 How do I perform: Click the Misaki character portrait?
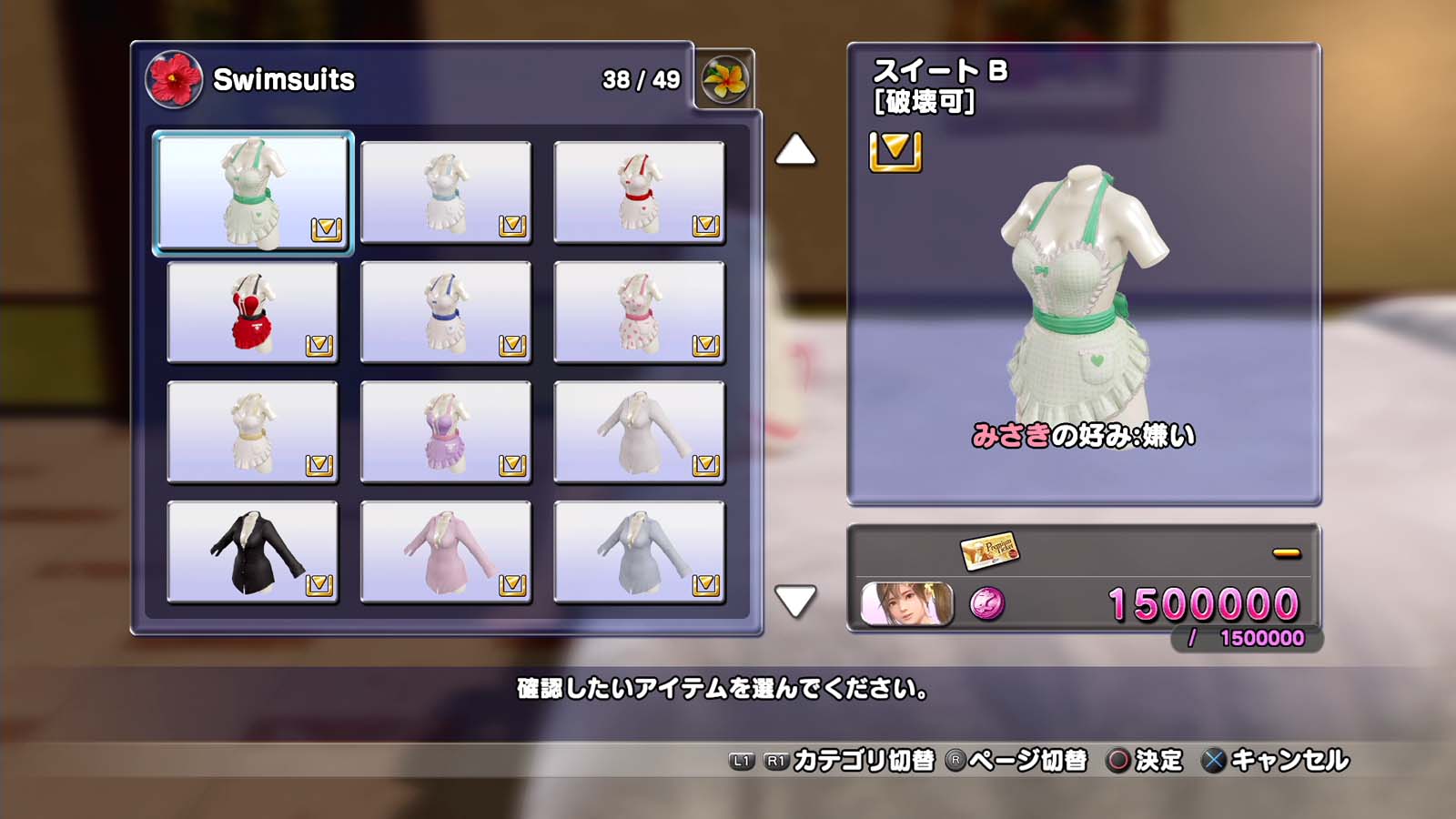pyautogui.click(x=906, y=604)
